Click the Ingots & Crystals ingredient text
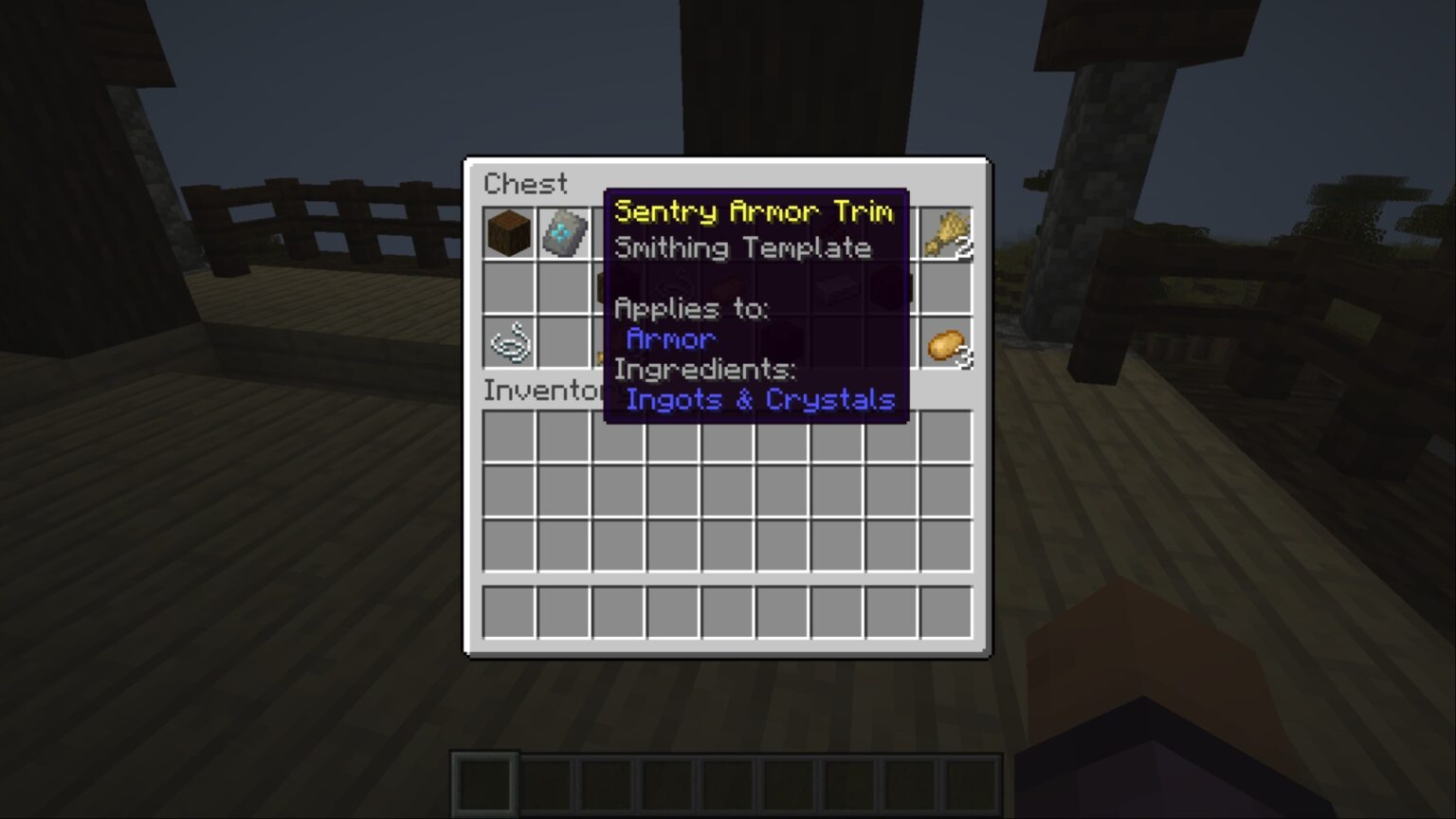This screenshot has height=819, width=1456. [760, 400]
